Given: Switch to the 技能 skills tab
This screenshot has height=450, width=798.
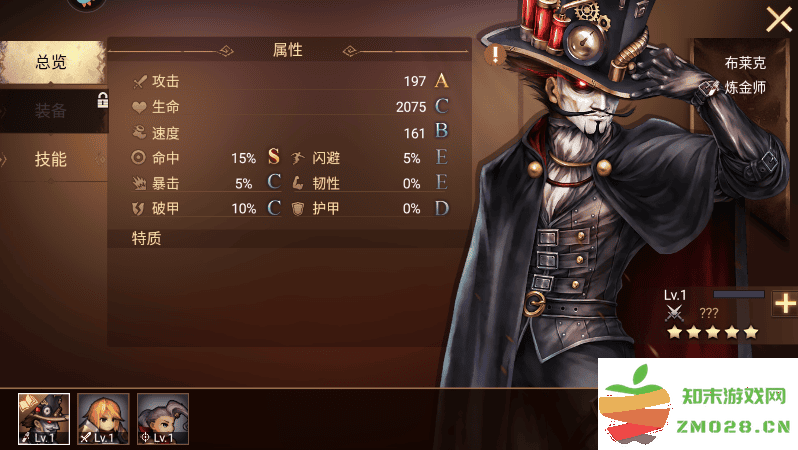Looking at the screenshot, I should (51, 159).
